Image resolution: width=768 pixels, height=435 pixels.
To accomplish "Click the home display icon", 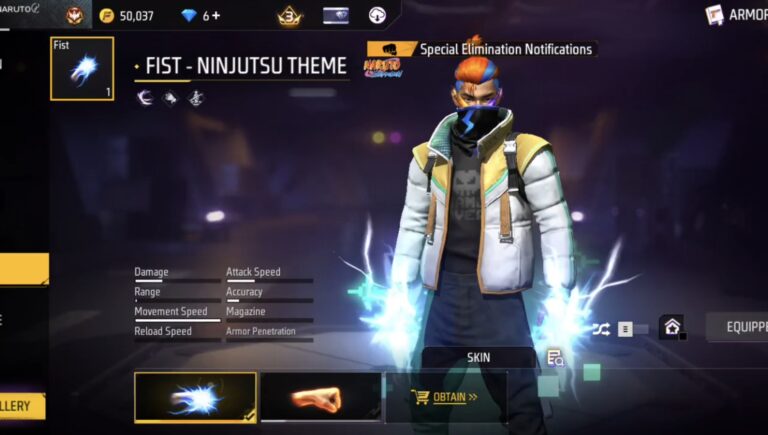I will pyautogui.click(x=671, y=327).
